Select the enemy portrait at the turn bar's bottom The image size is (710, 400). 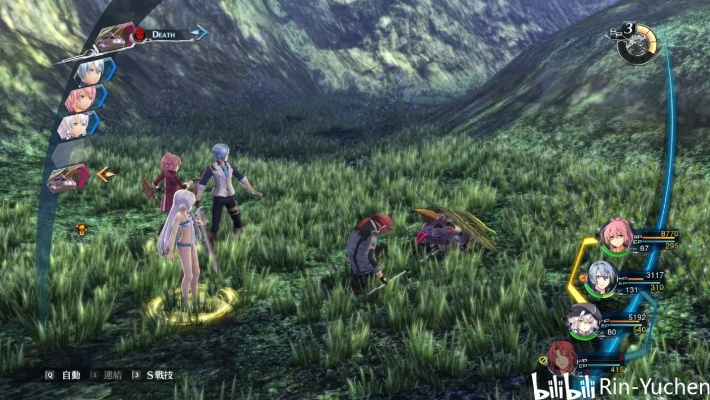pos(68,178)
